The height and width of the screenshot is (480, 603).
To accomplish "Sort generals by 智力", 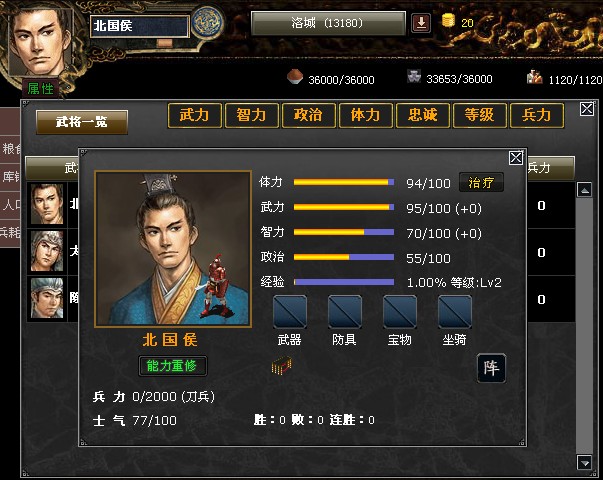I will coord(251,115).
